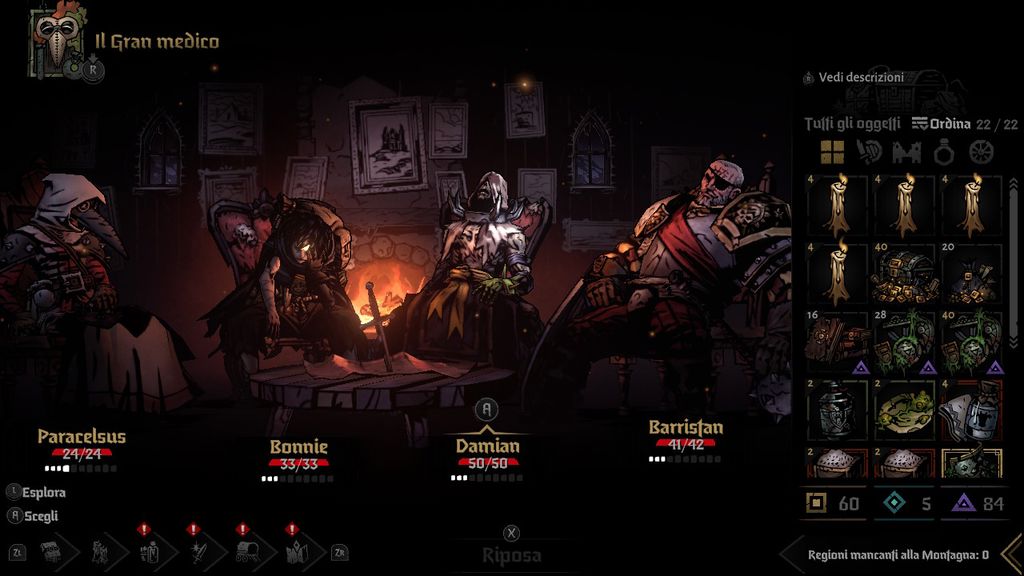Show all items with the grid filter

click(832, 152)
